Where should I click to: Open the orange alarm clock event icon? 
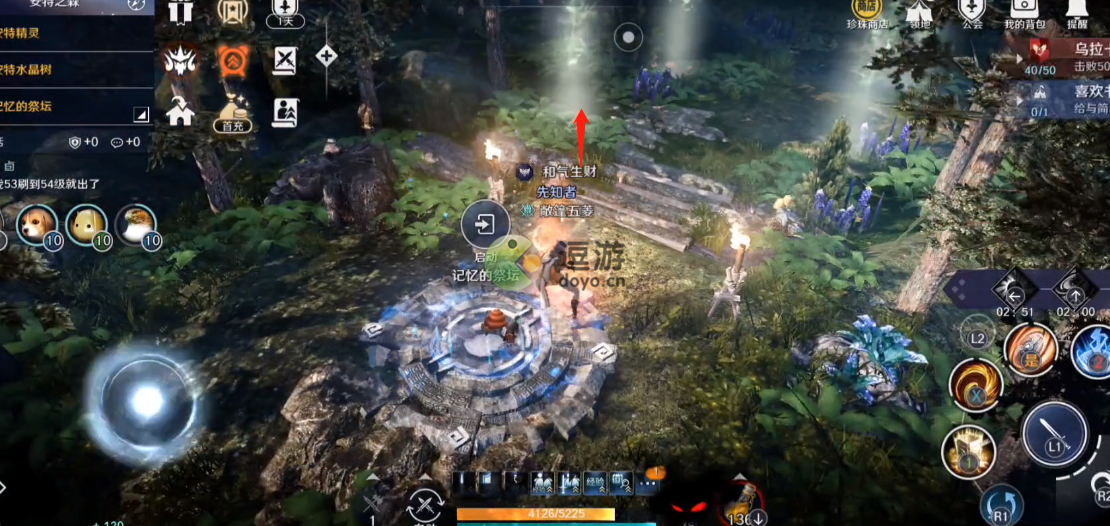[x=233, y=62]
